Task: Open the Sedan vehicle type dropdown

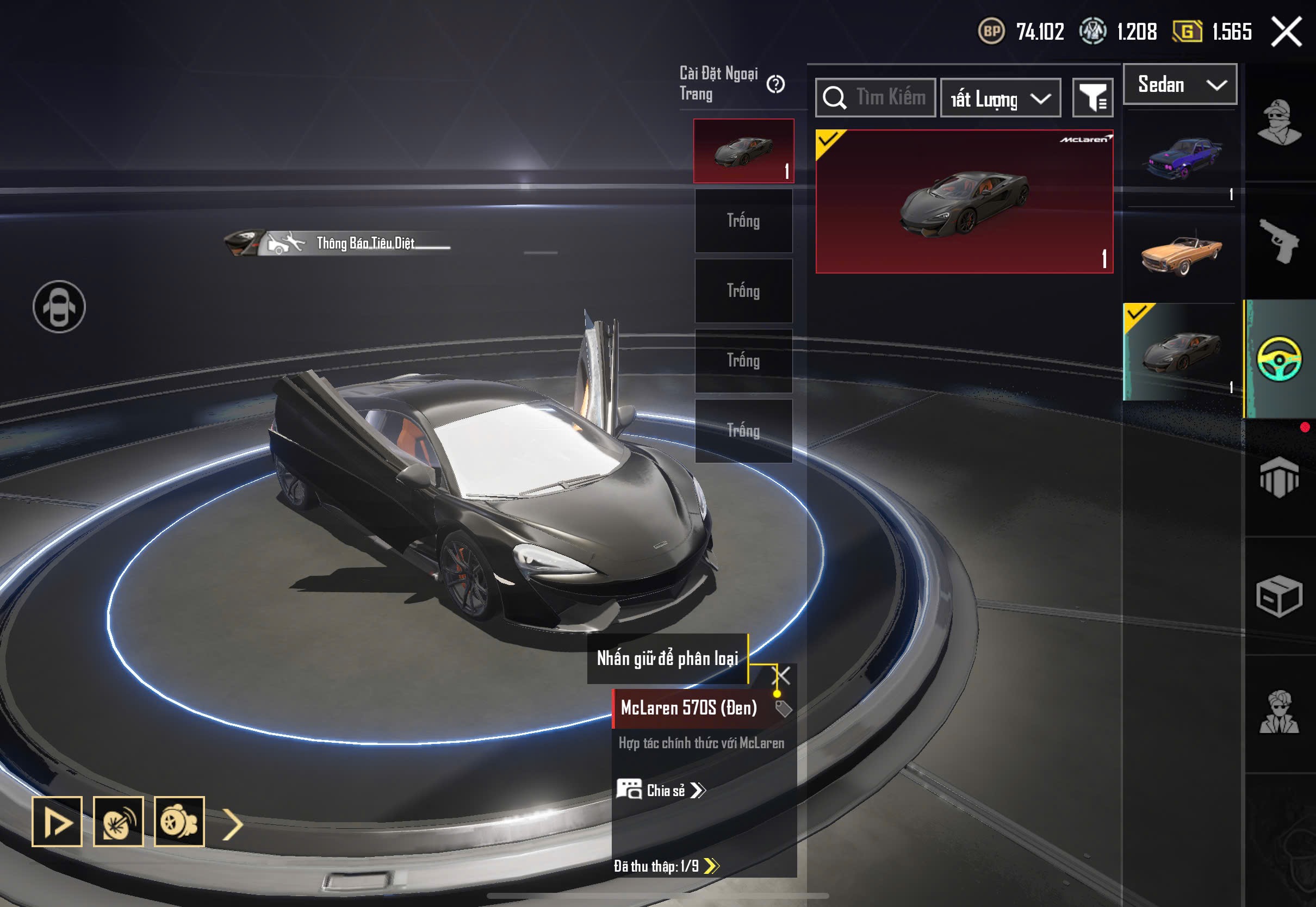Action: click(x=1180, y=85)
